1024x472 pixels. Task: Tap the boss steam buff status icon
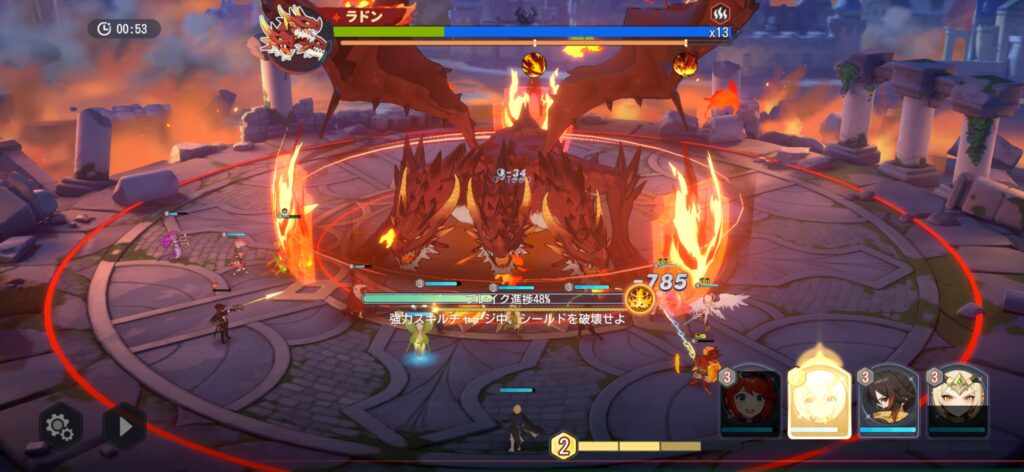(x=719, y=14)
